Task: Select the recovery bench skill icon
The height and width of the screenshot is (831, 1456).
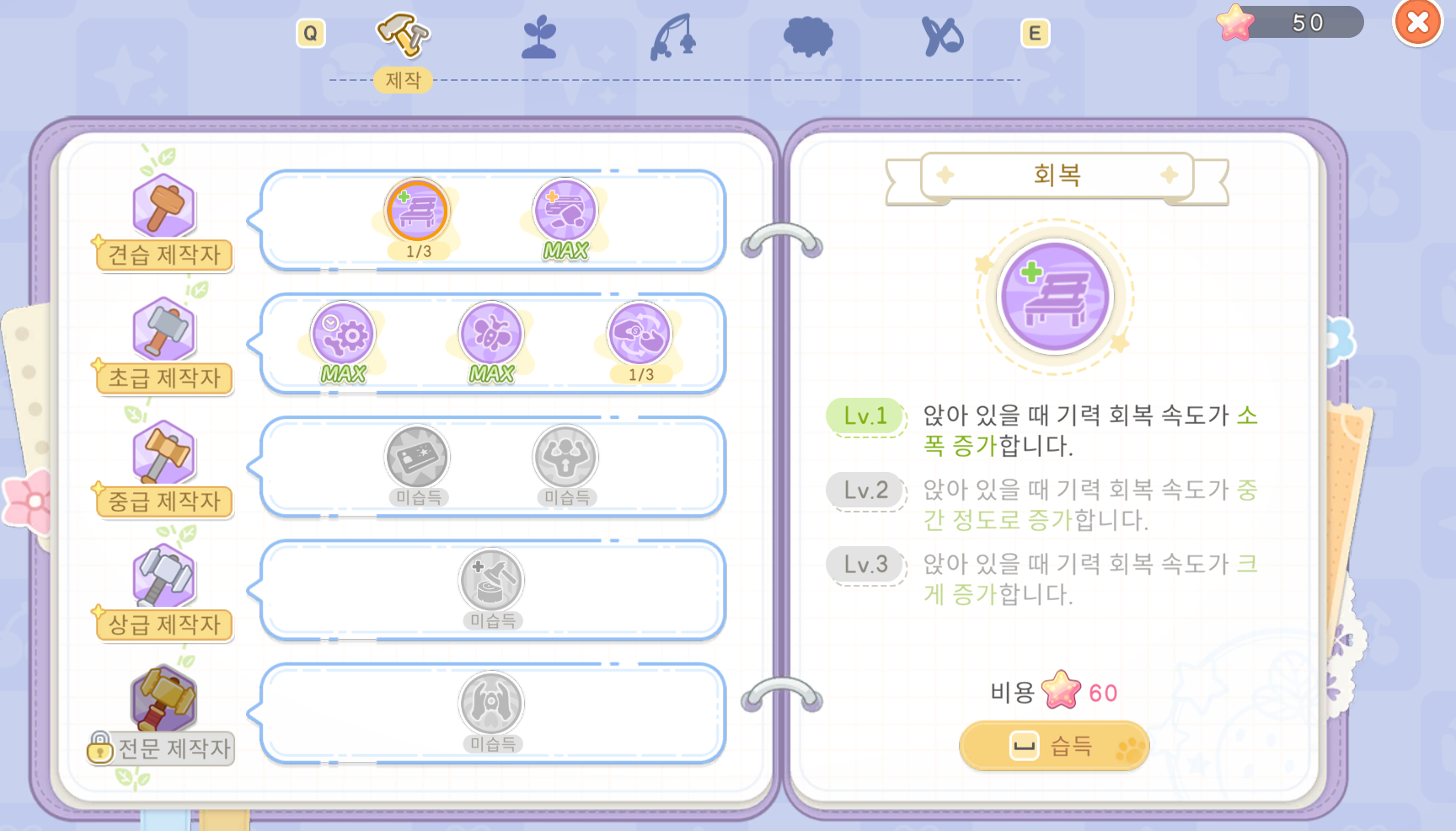Action: tap(418, 212)
